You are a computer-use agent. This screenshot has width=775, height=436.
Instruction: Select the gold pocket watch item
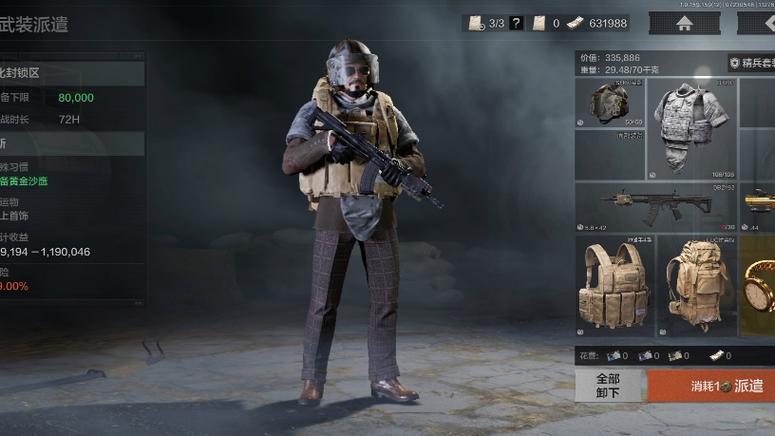[x=760, y=285]
